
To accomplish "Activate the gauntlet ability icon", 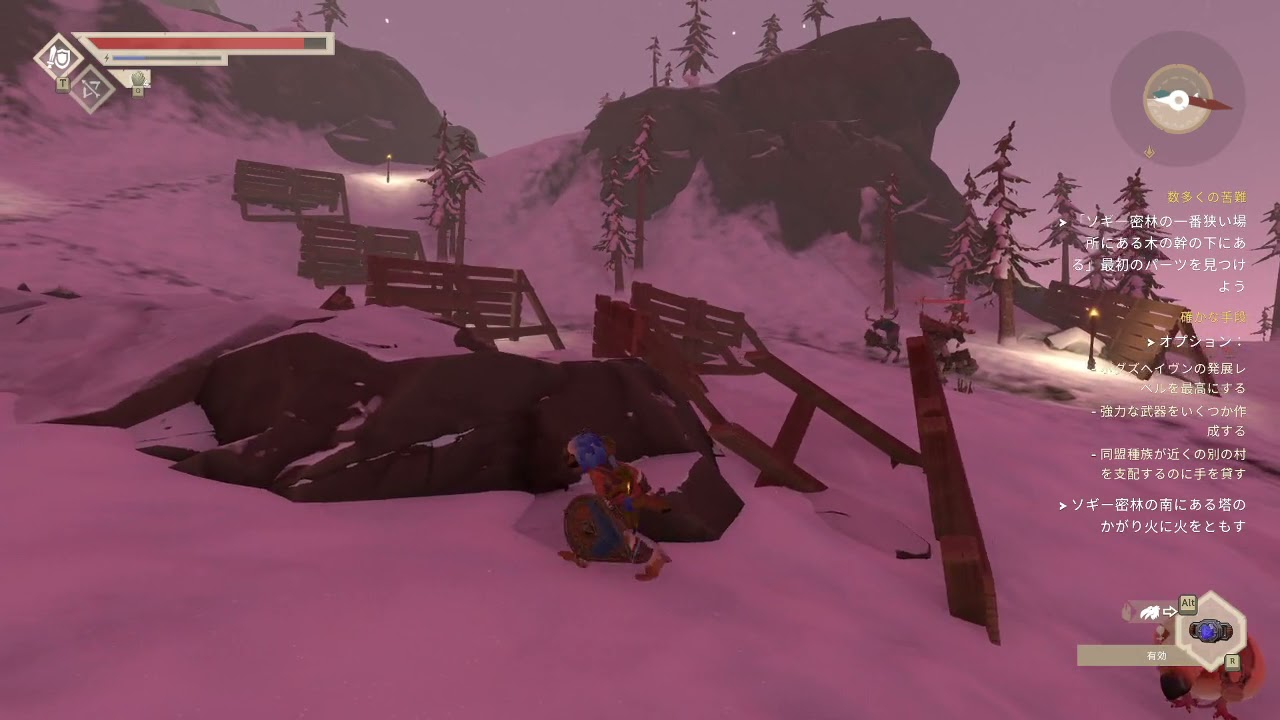I will (139, 78).
